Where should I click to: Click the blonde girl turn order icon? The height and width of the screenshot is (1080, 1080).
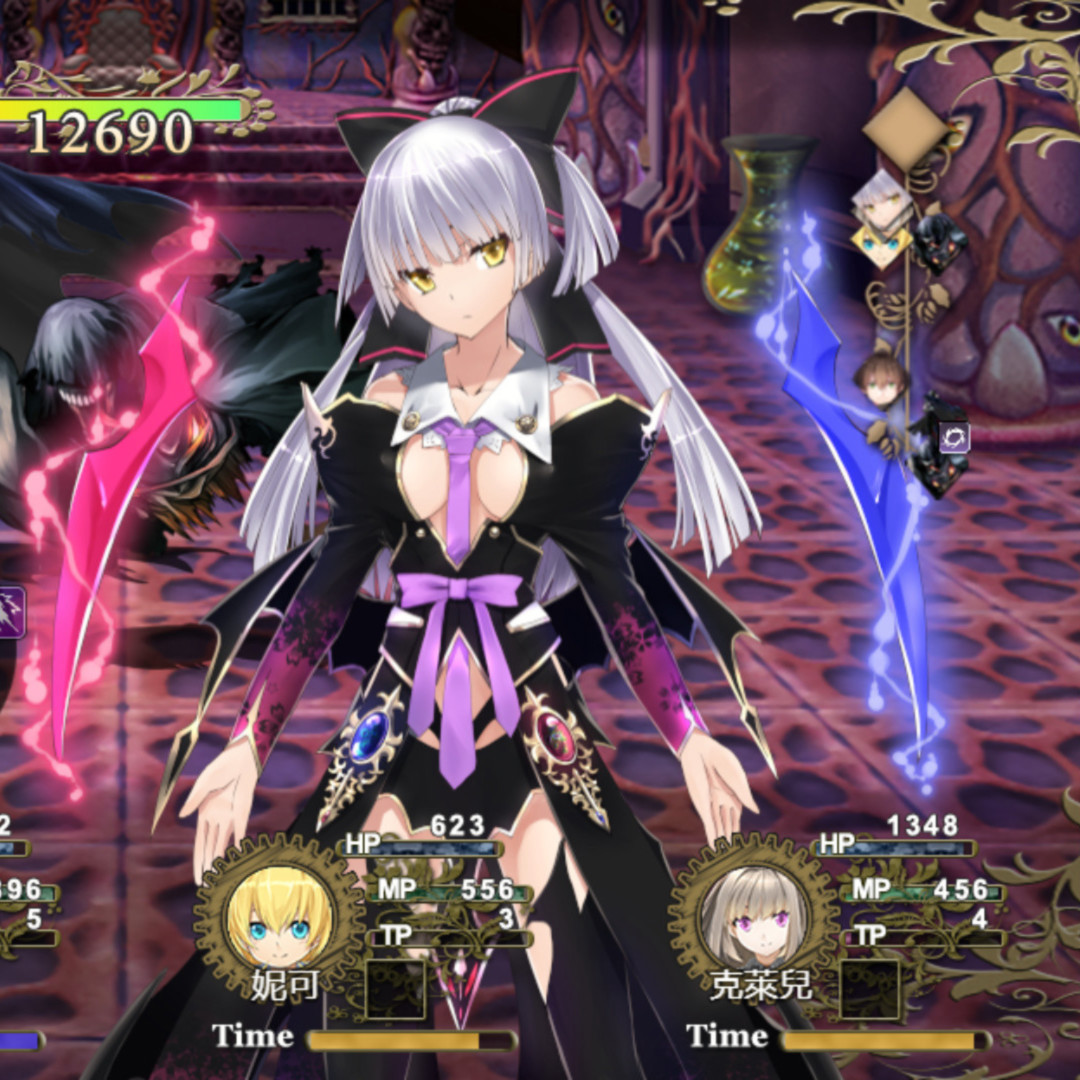pyautogui.click(x=881, y=245)
